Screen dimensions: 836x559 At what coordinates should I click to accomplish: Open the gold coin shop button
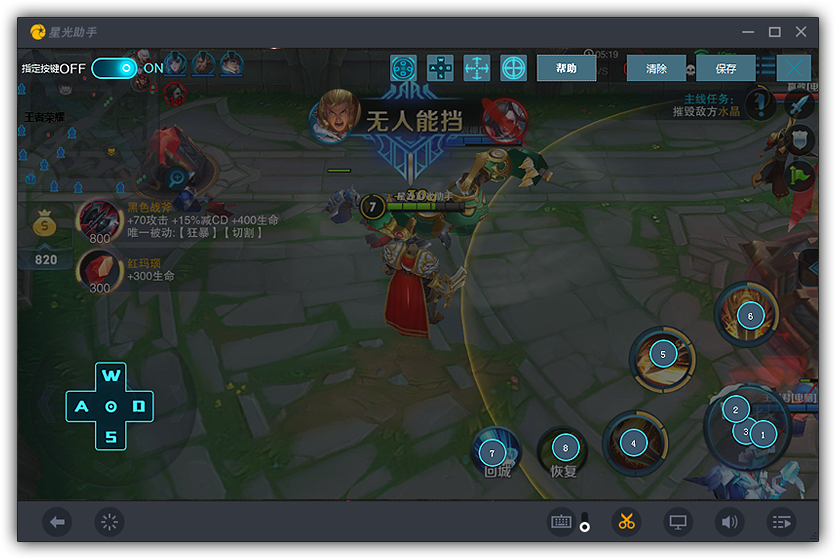pyautogui.click(x=46, y=226)
